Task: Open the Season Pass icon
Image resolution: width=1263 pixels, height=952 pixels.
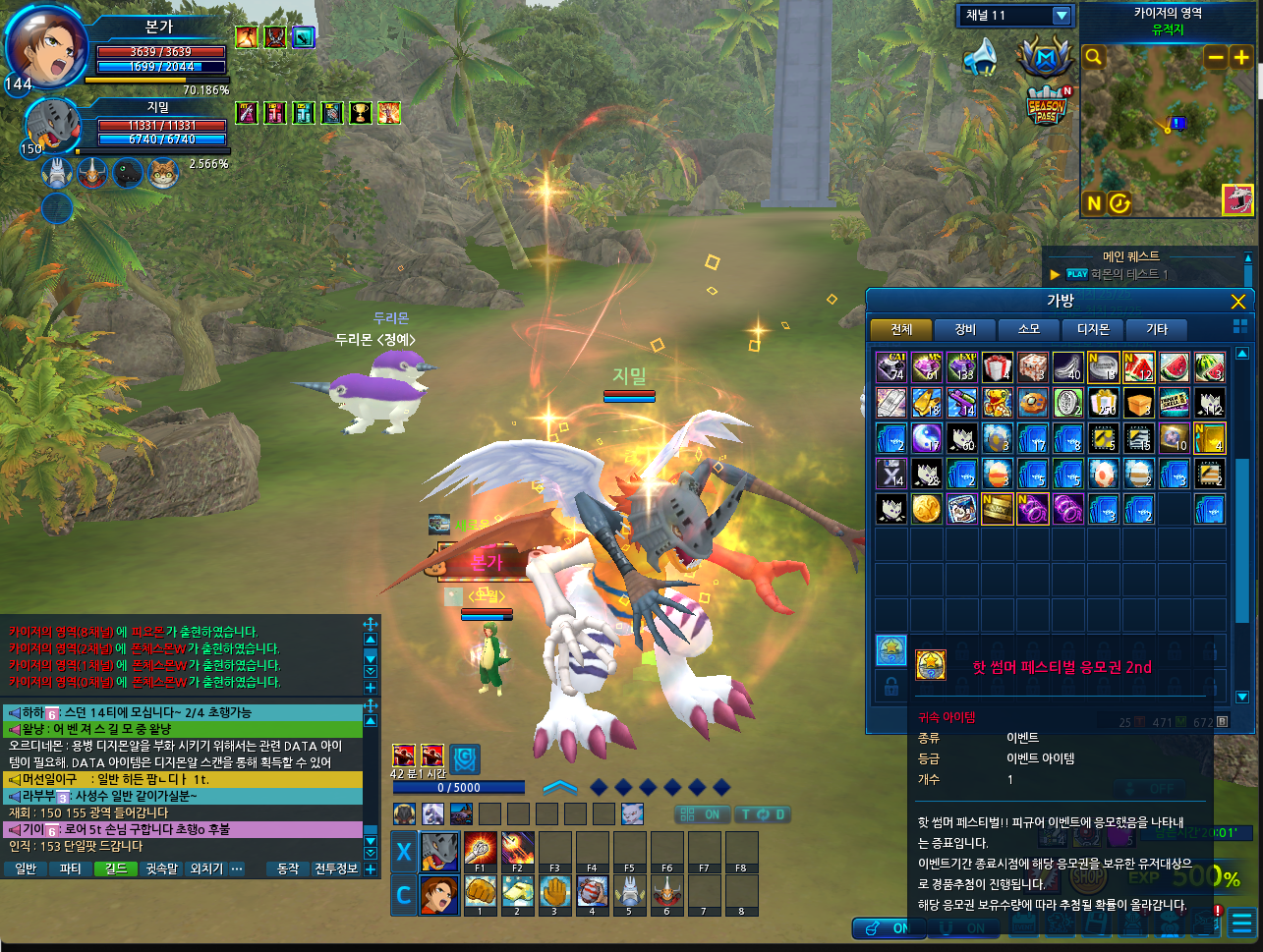Action: (x=1046, y=105)
